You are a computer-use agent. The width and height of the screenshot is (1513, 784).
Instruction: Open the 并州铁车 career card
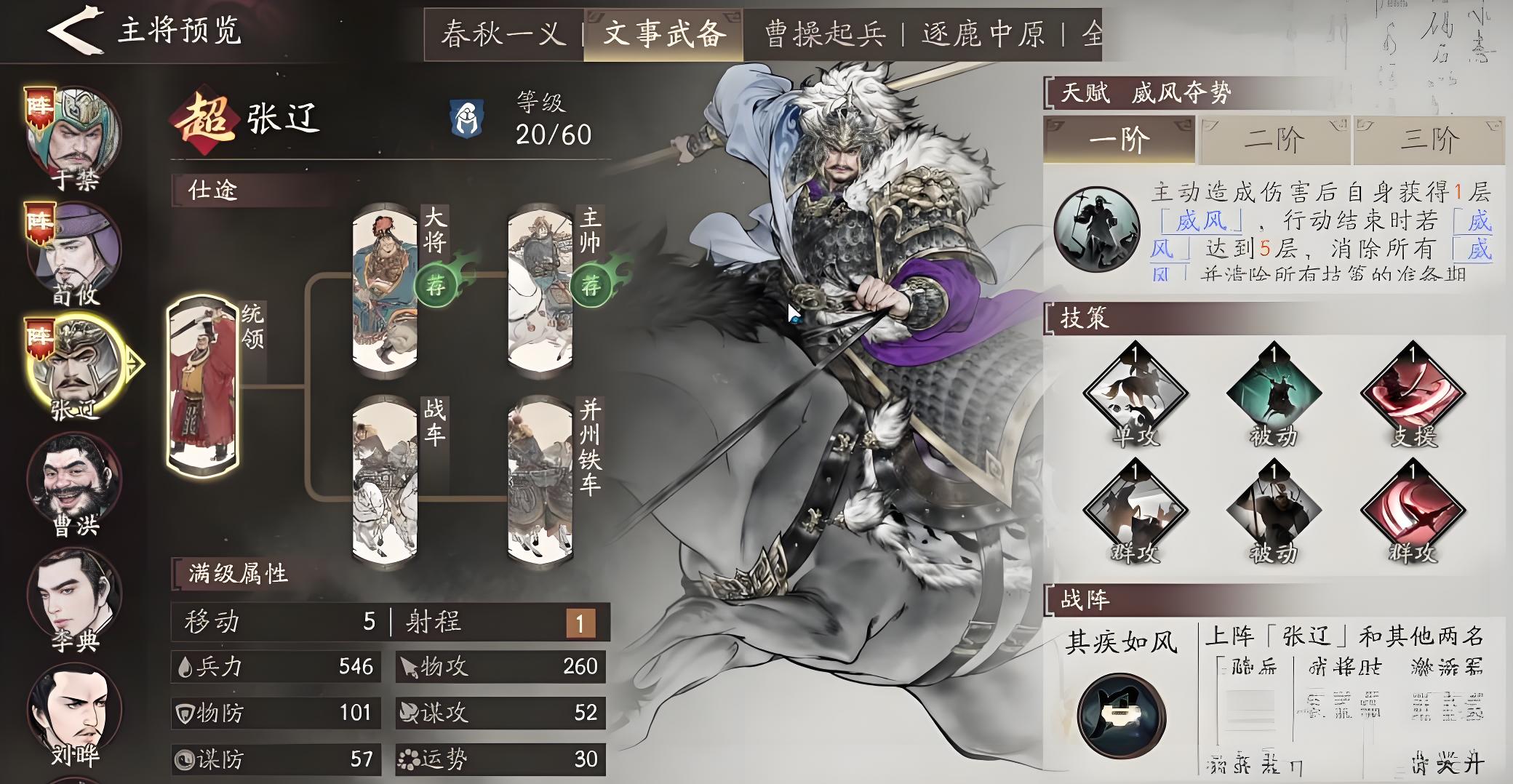(540, 480)
